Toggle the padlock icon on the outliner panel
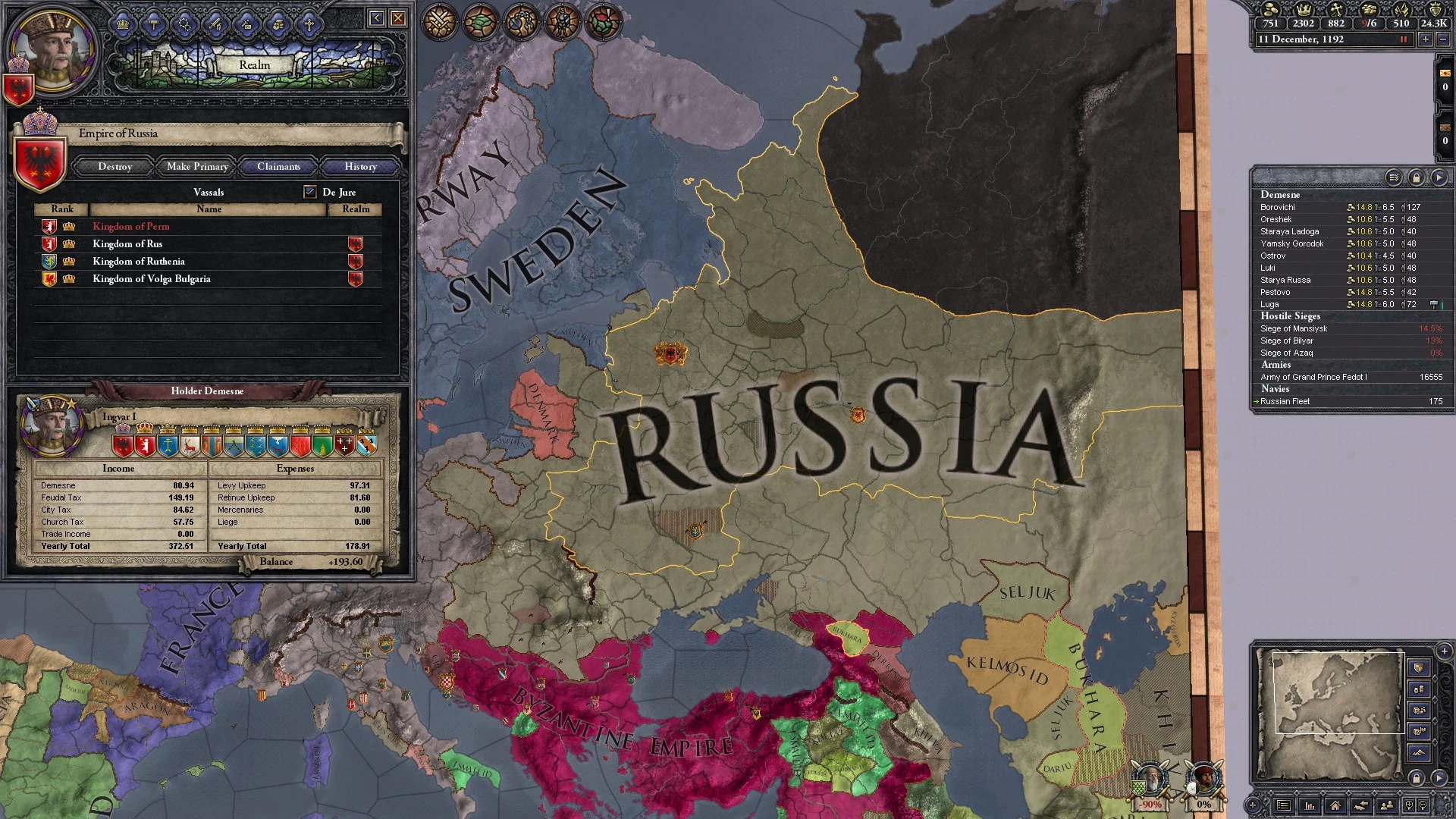This screenshot has height=819, width=1456. 1417,178
